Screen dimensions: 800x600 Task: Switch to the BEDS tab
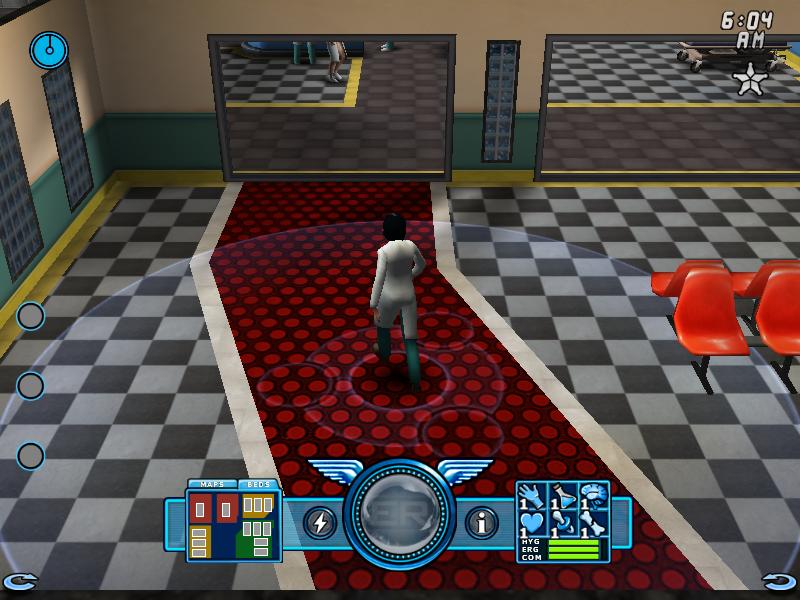[258, 484]
